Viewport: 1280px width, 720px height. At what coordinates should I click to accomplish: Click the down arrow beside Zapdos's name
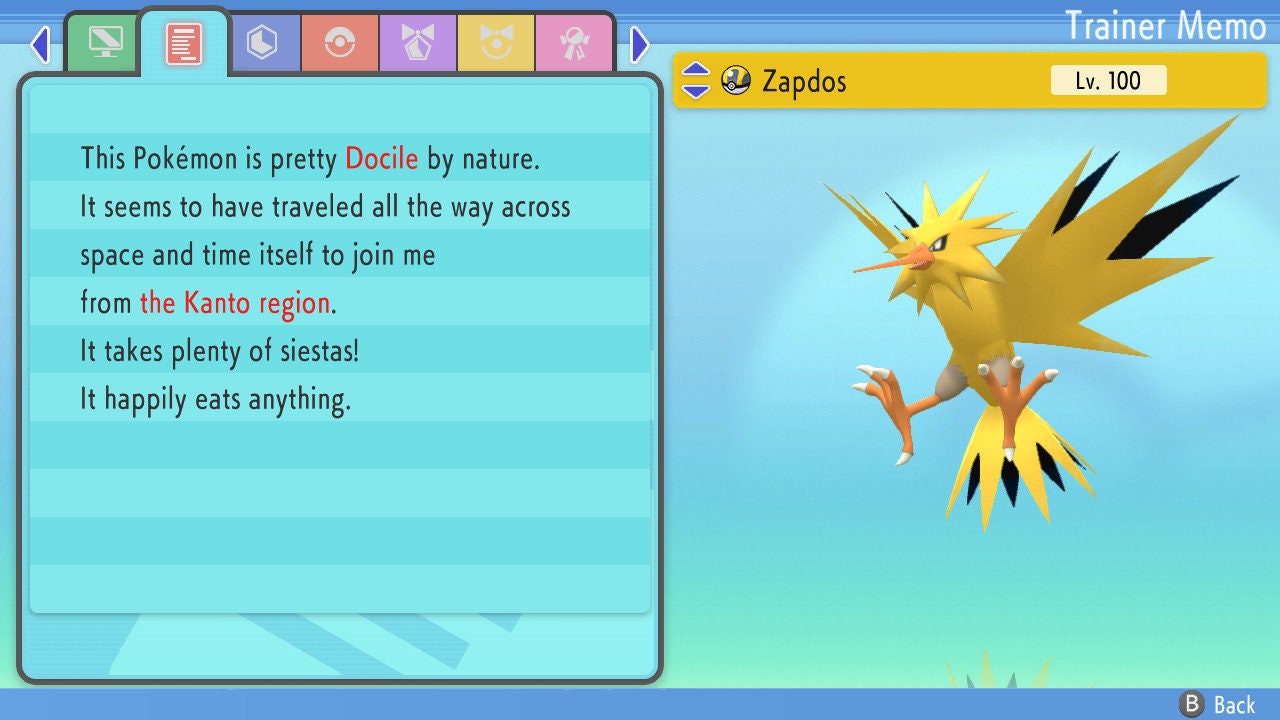pyautogui.click(x=696, y=90)
